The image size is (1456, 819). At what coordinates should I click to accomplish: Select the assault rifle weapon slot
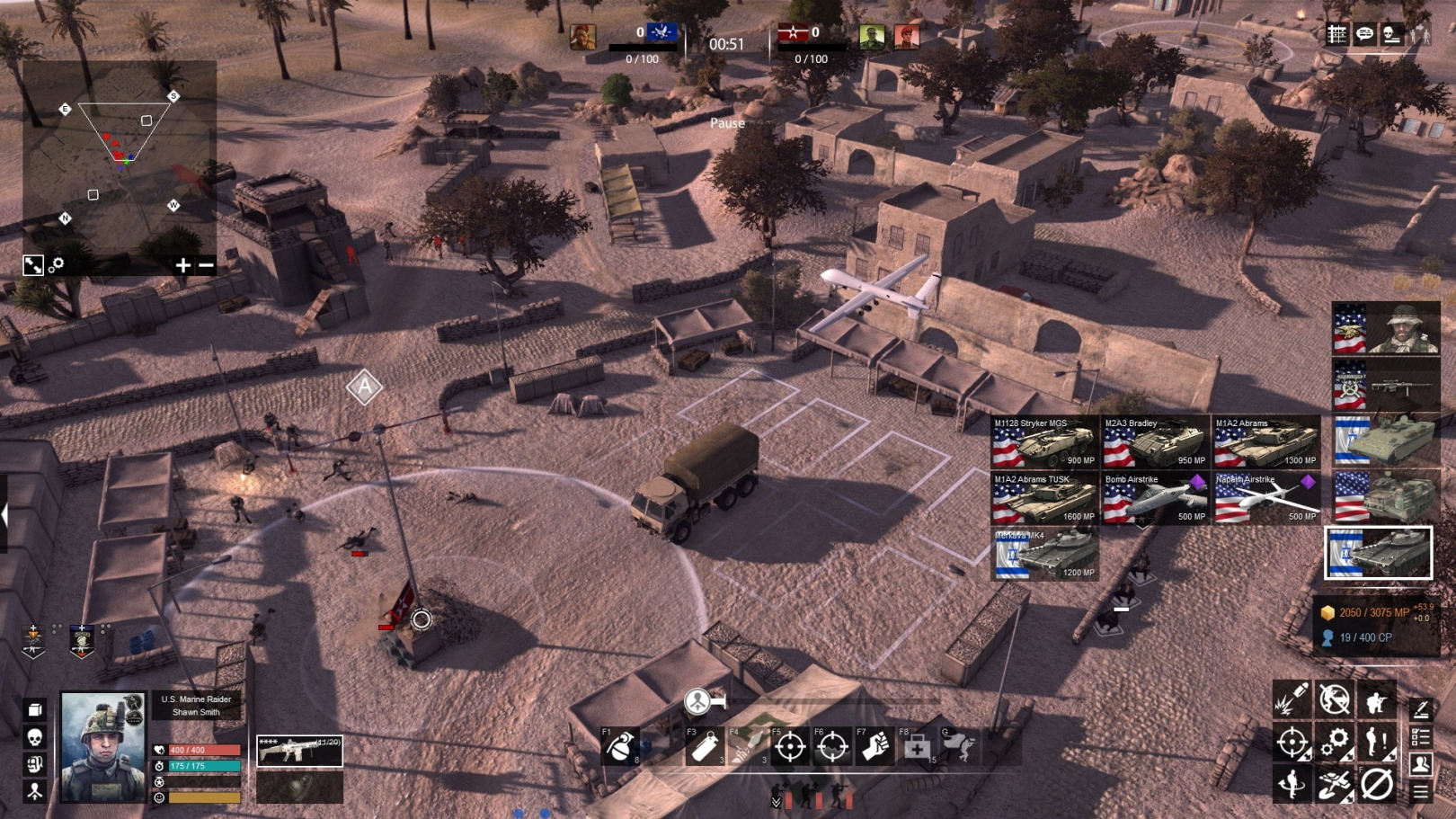click(x=299, y=752)
